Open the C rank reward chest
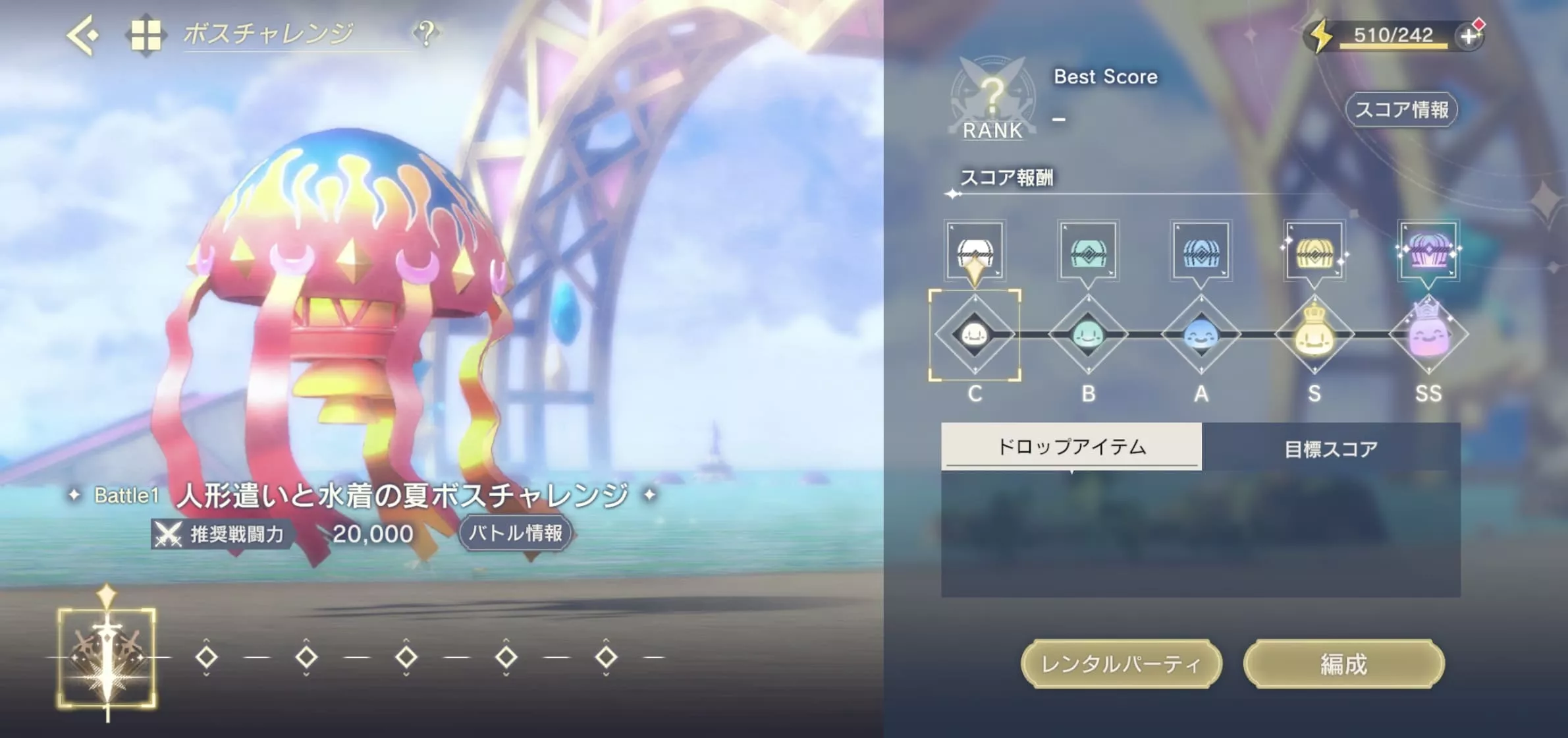 (975, 252)
